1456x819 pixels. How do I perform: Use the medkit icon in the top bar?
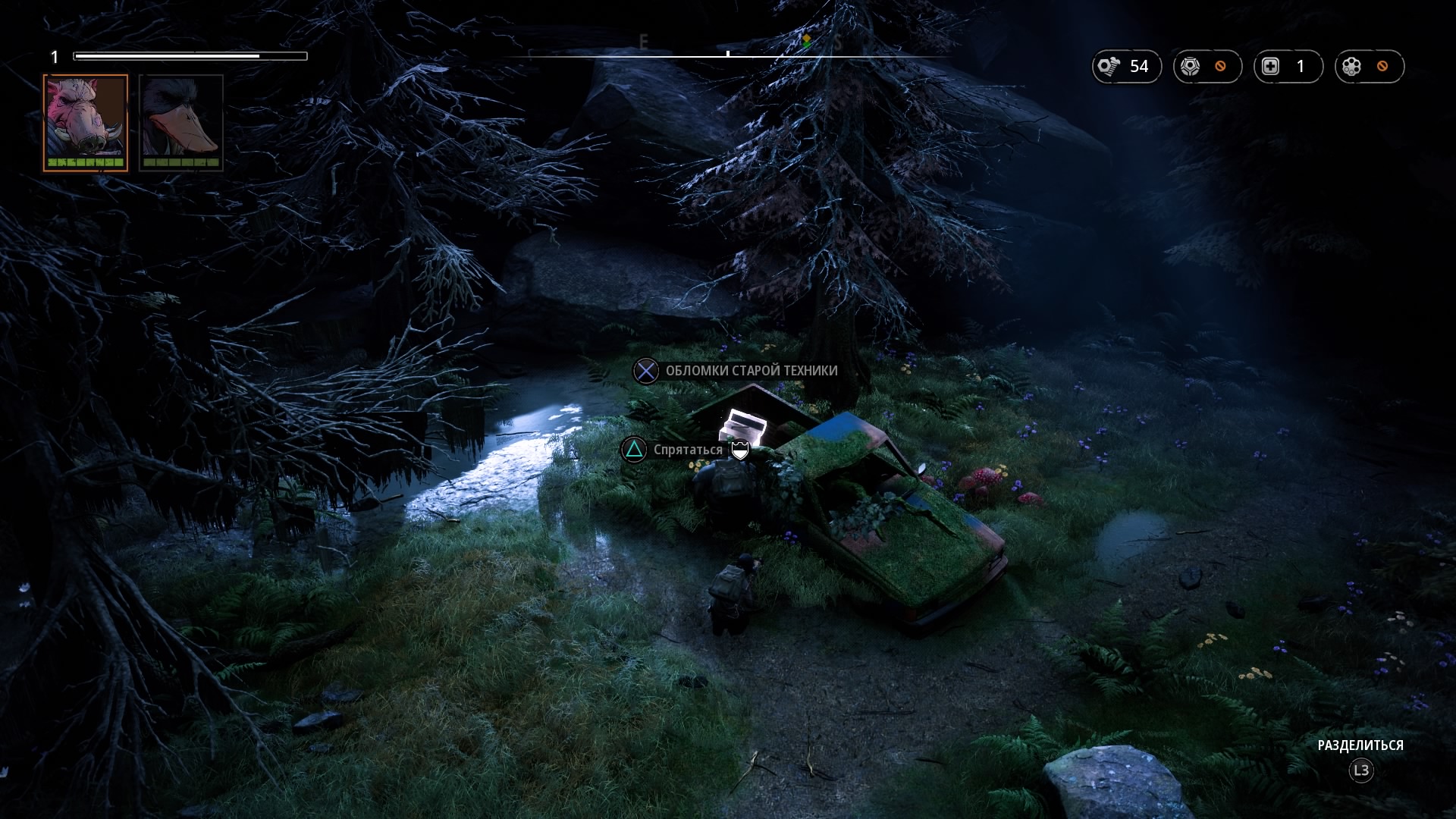click(x=1271, y=67)
